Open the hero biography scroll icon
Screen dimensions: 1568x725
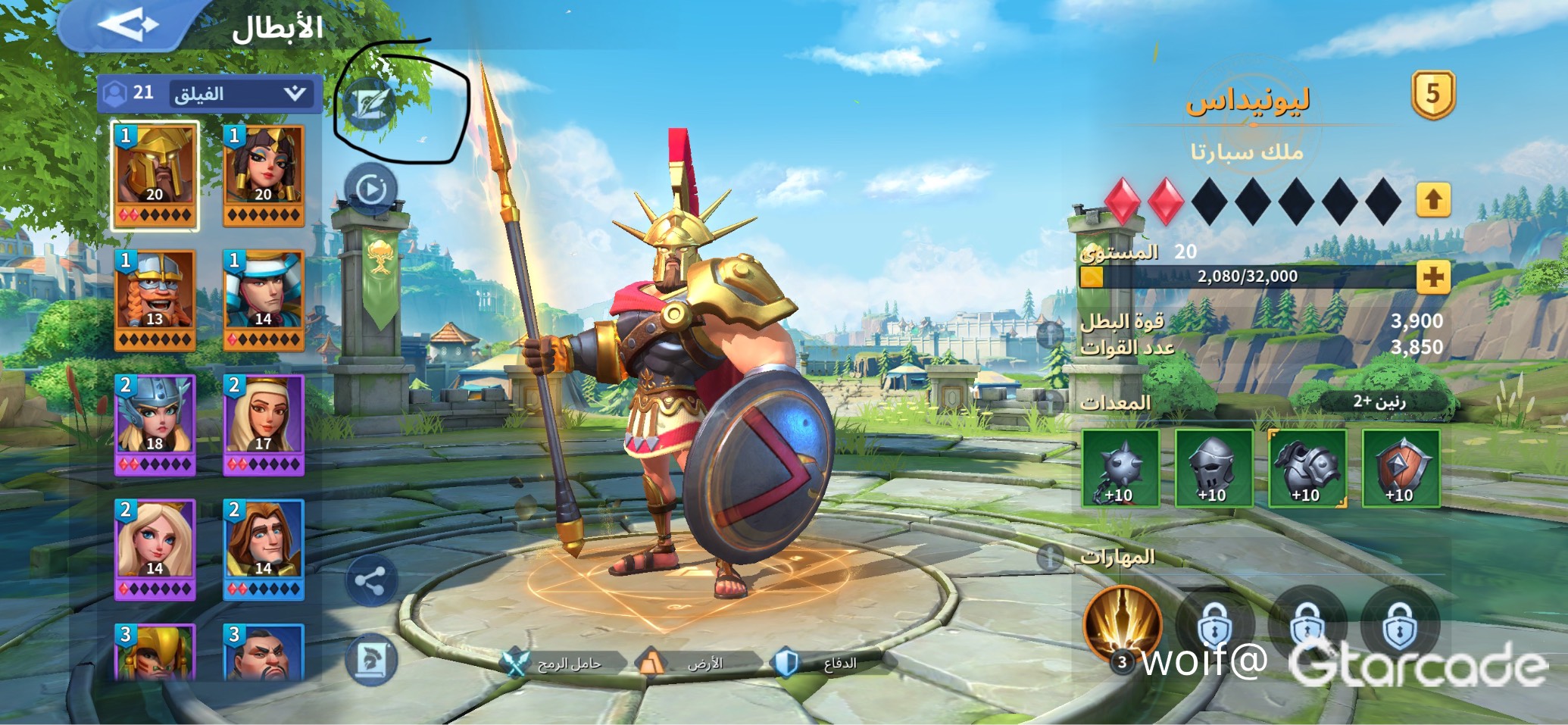(370, 660)
